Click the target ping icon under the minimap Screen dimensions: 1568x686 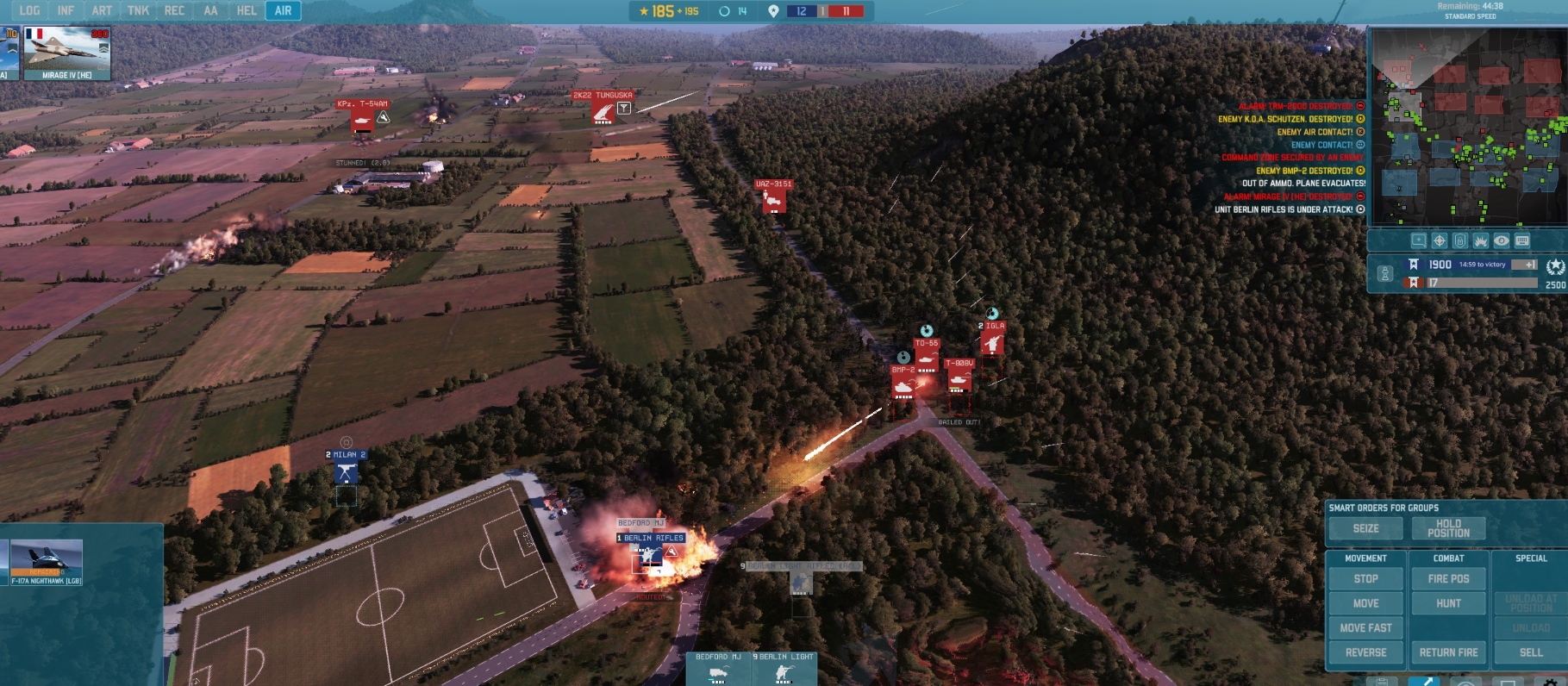click(x=1438, y=241)
